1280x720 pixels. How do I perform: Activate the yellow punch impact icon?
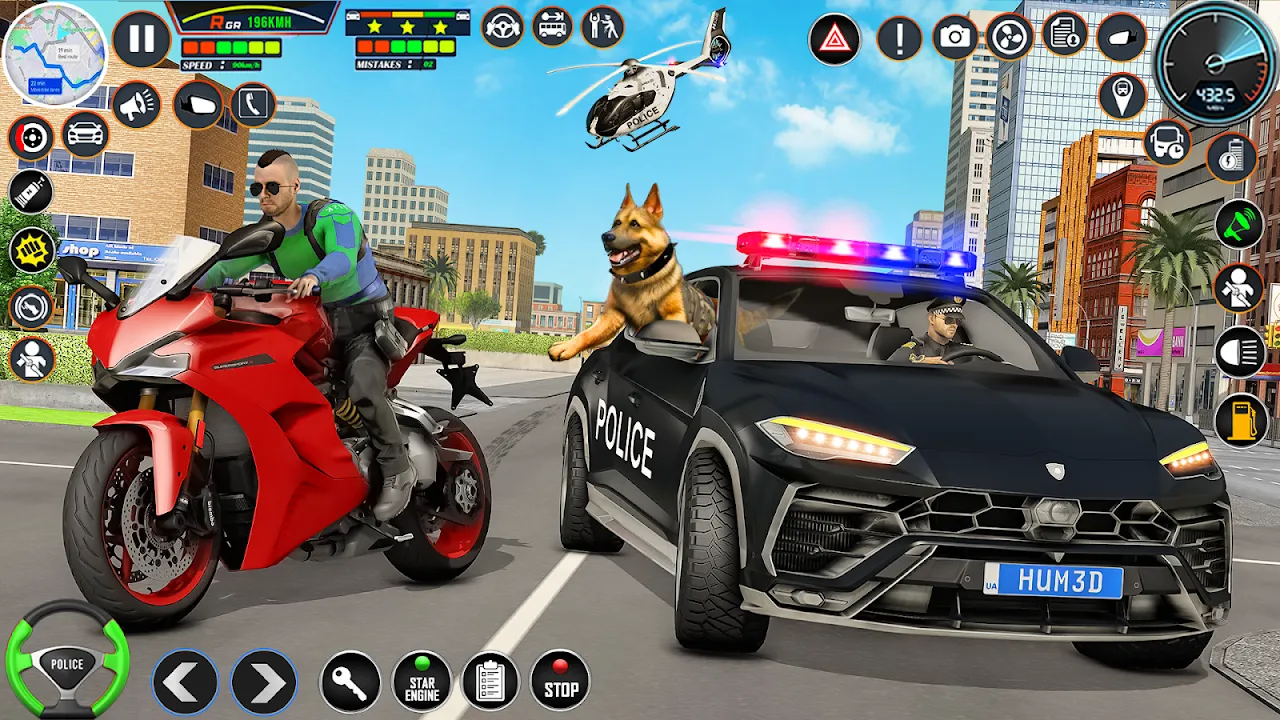pyautogui.click(x=32, y=249)
